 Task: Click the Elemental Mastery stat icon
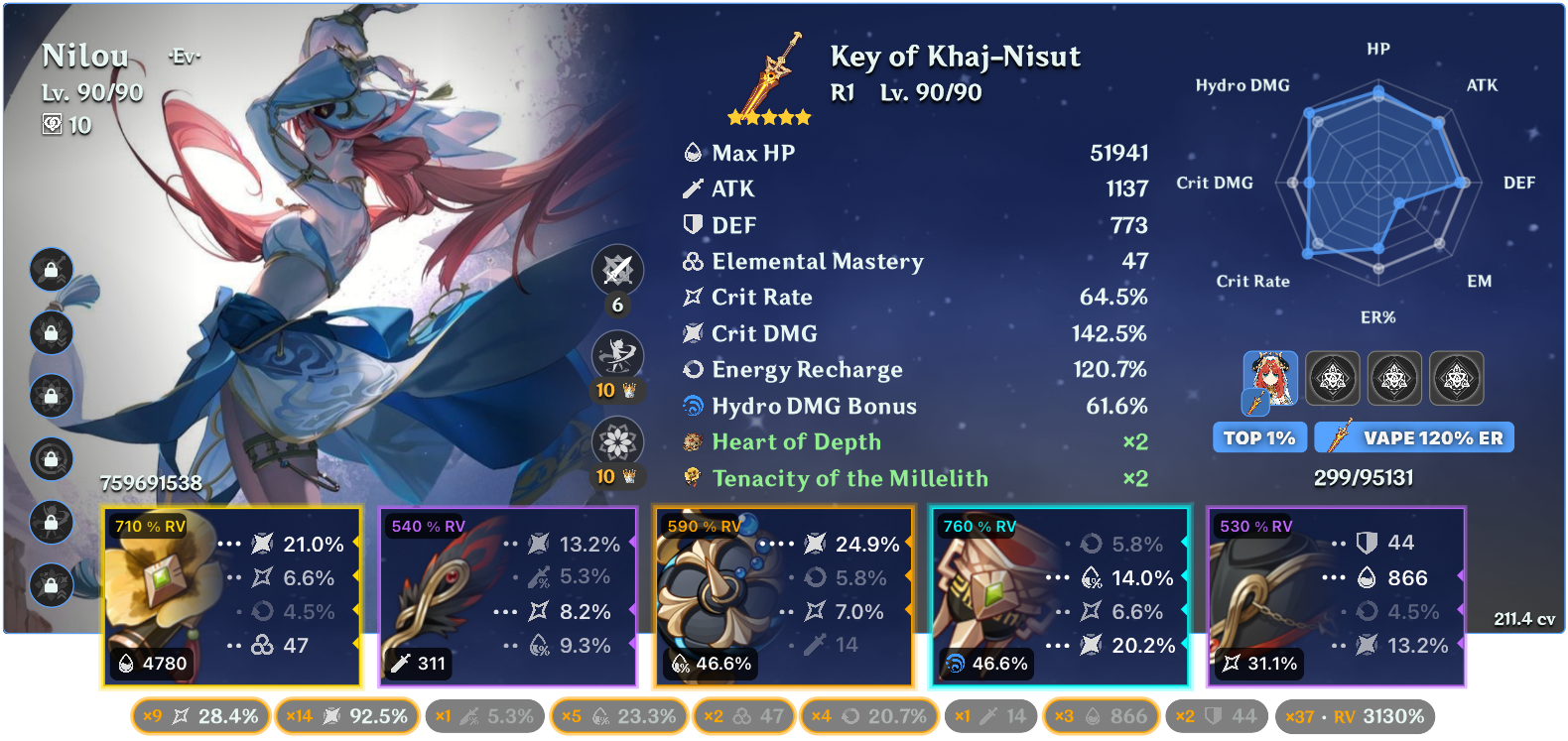coord(693,261)
